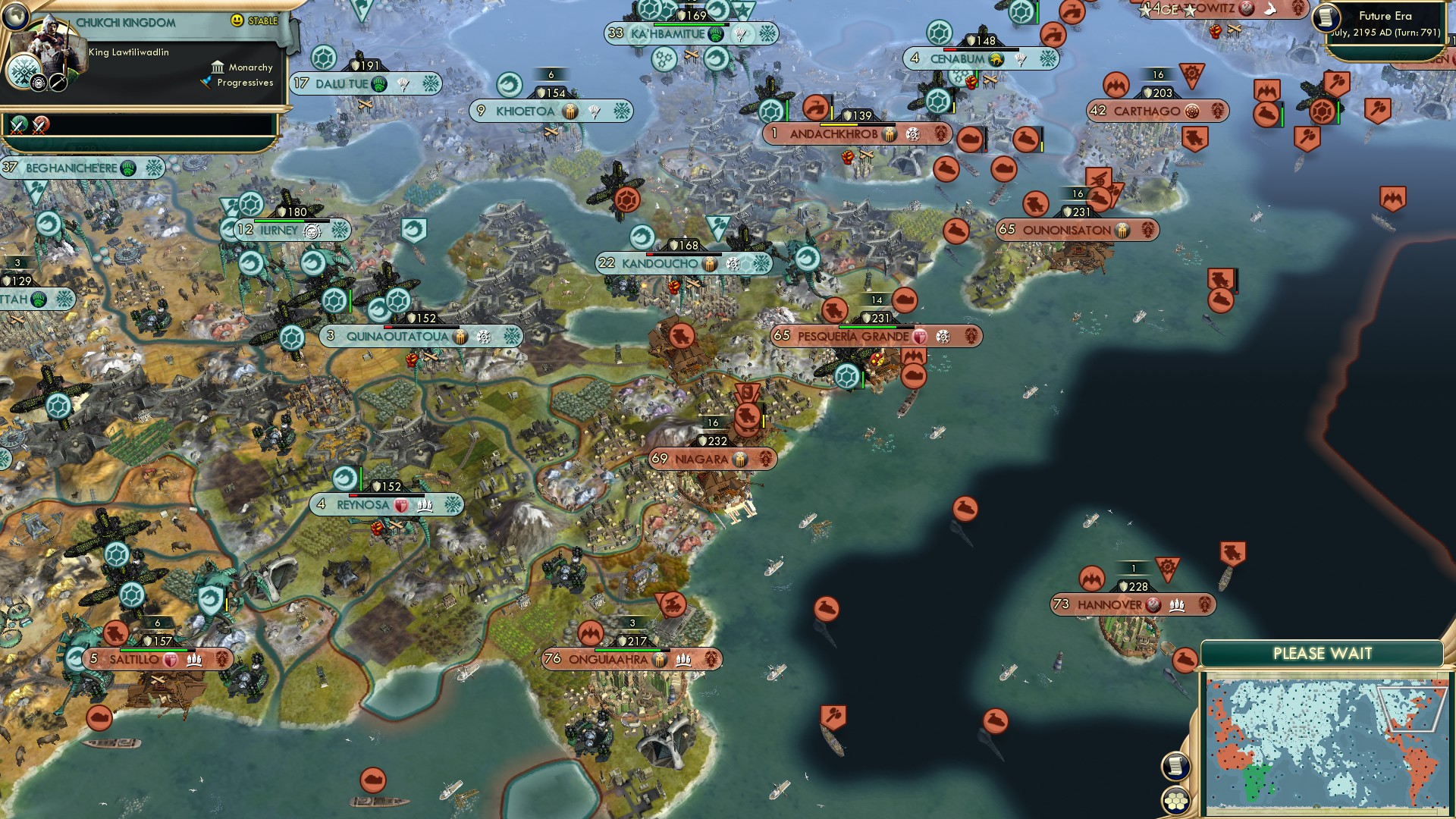1456x819 pixels.
Task: Open the Carthago city screen by clicking its name
Action: (x=1147, y=112)
